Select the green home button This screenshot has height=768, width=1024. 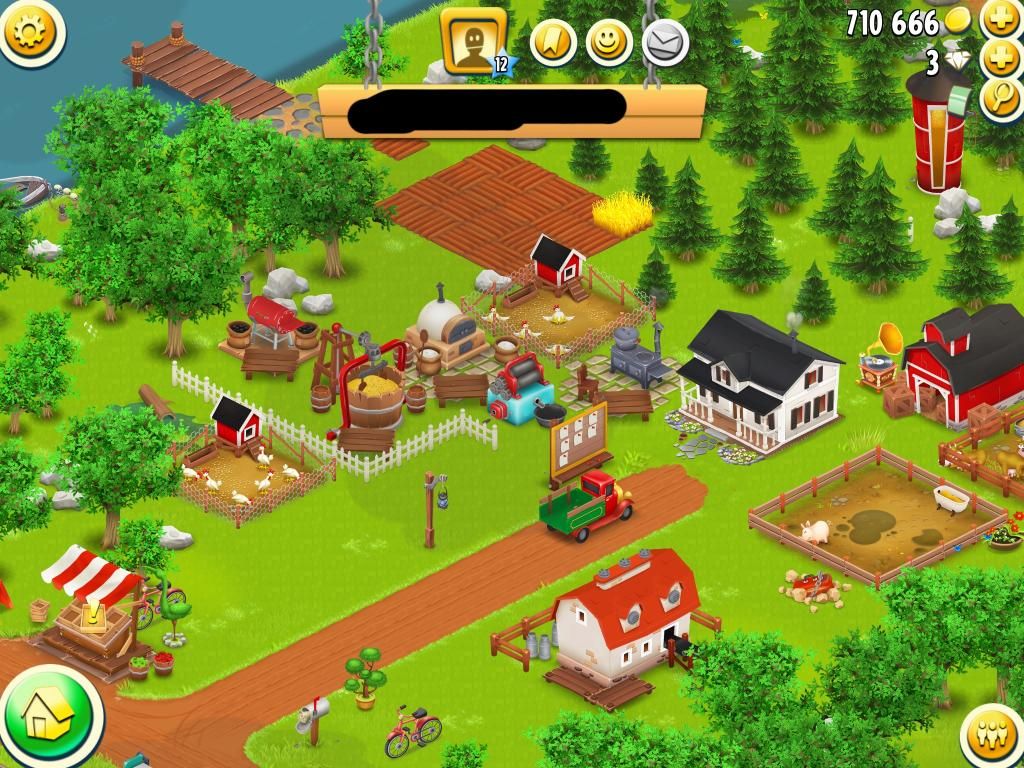tap(47, 716)
